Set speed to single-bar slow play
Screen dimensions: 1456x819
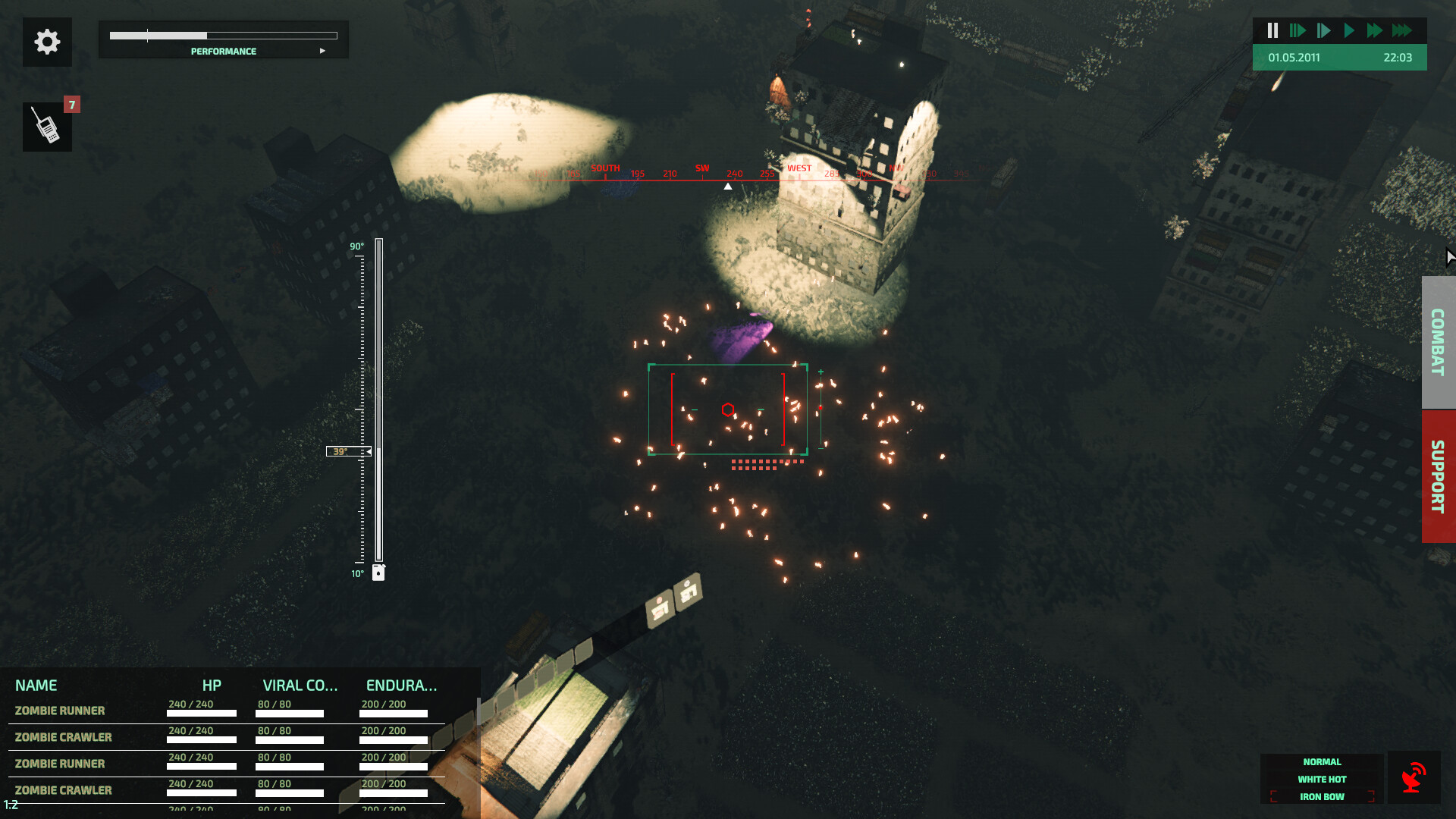[x=1323, y=30]
